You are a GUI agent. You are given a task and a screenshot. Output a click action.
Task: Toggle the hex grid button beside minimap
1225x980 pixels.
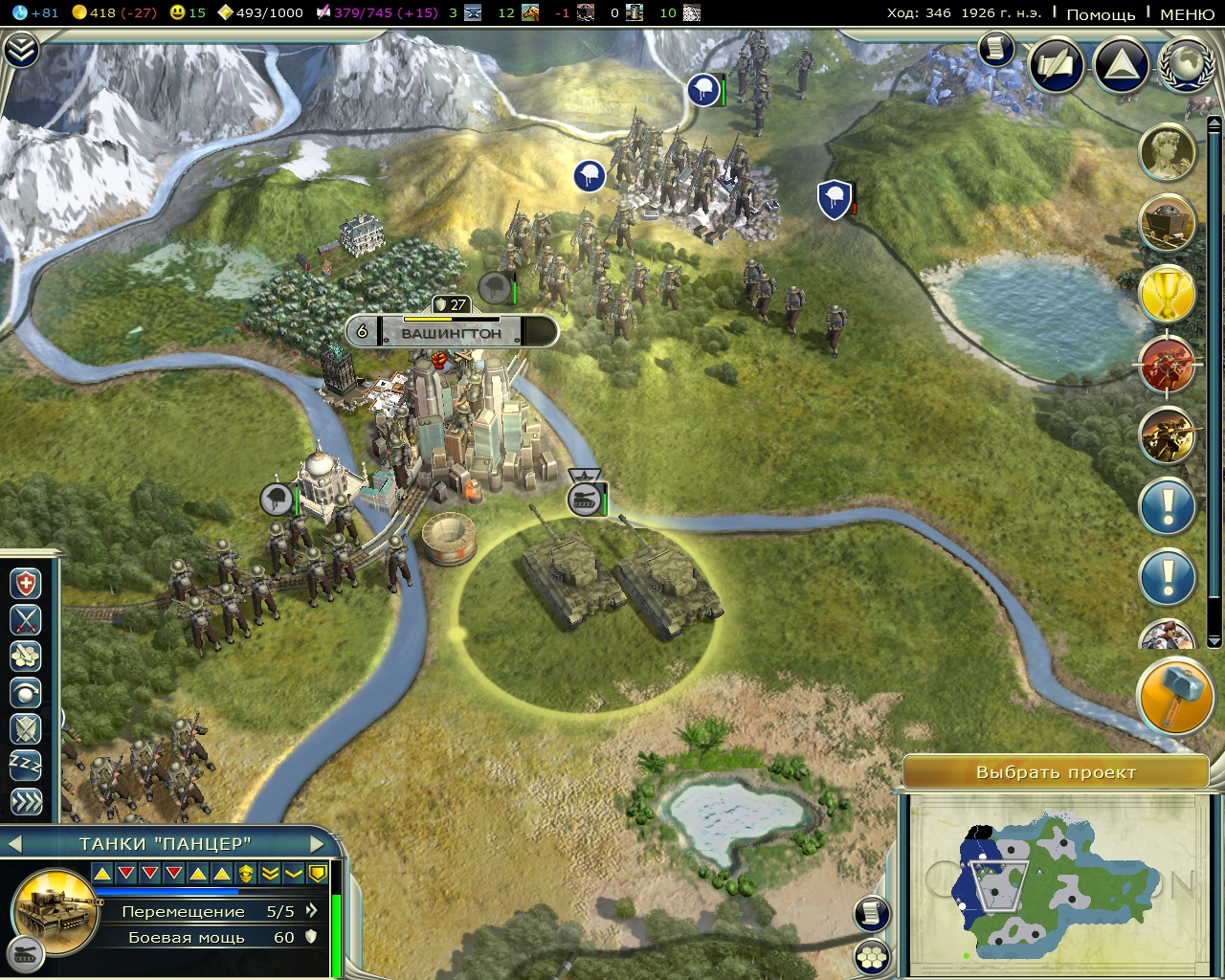pyautogui.click(x=872, y=955)
